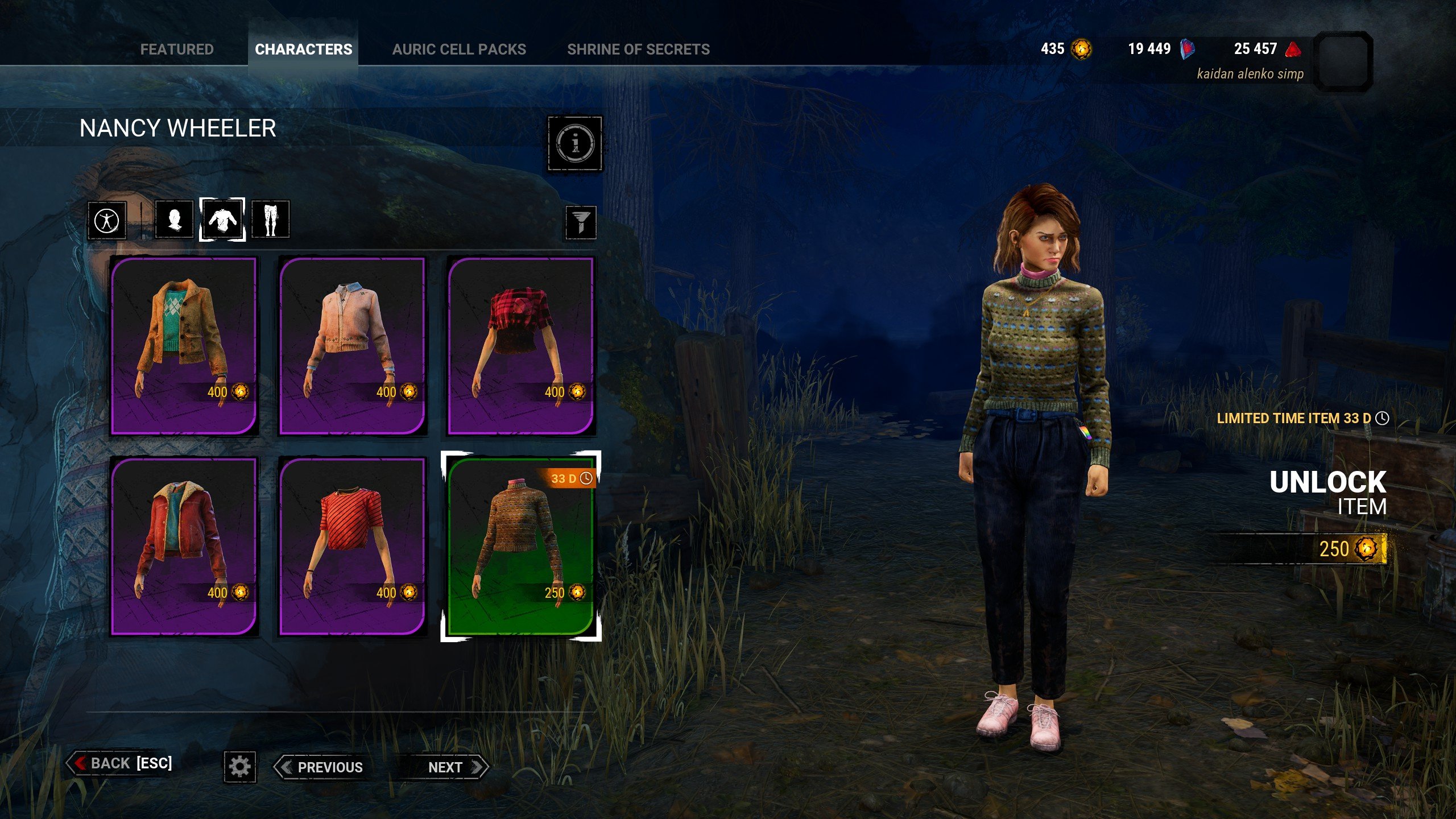Choose the pink cardigan torso

(352, 346)
